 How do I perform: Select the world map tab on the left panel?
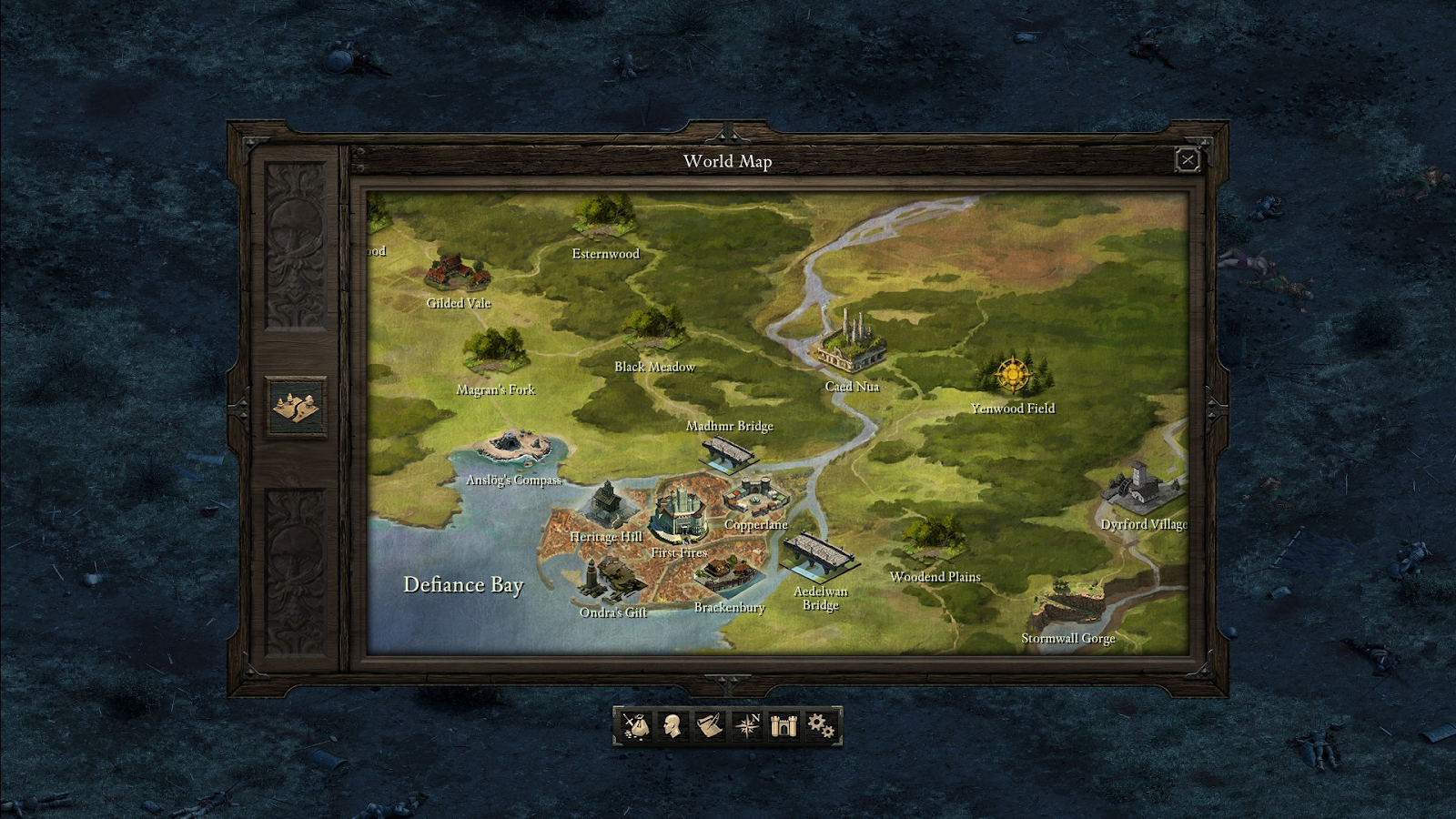coord(297,404)
